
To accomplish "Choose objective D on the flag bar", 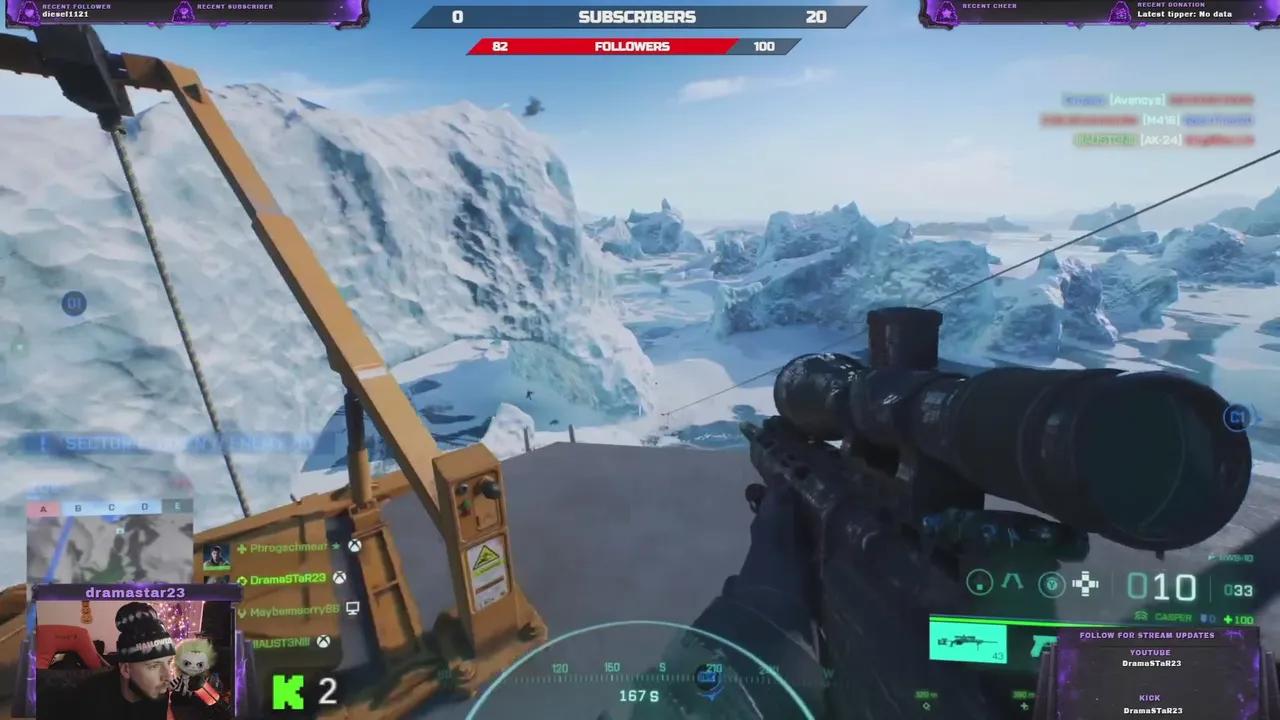I will (145, 508).
